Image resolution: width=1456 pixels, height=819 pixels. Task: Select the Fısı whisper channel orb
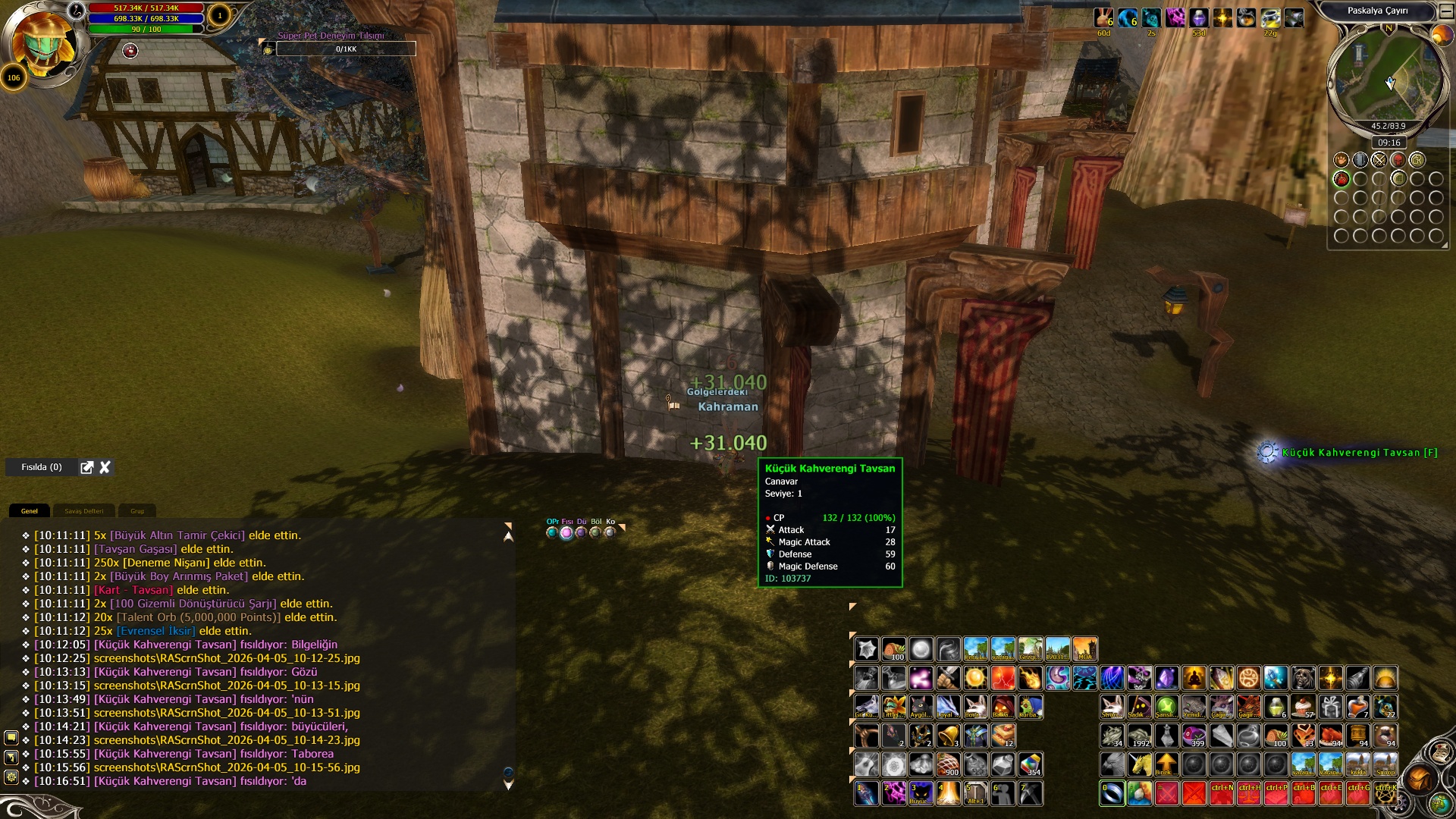[566, 532]
